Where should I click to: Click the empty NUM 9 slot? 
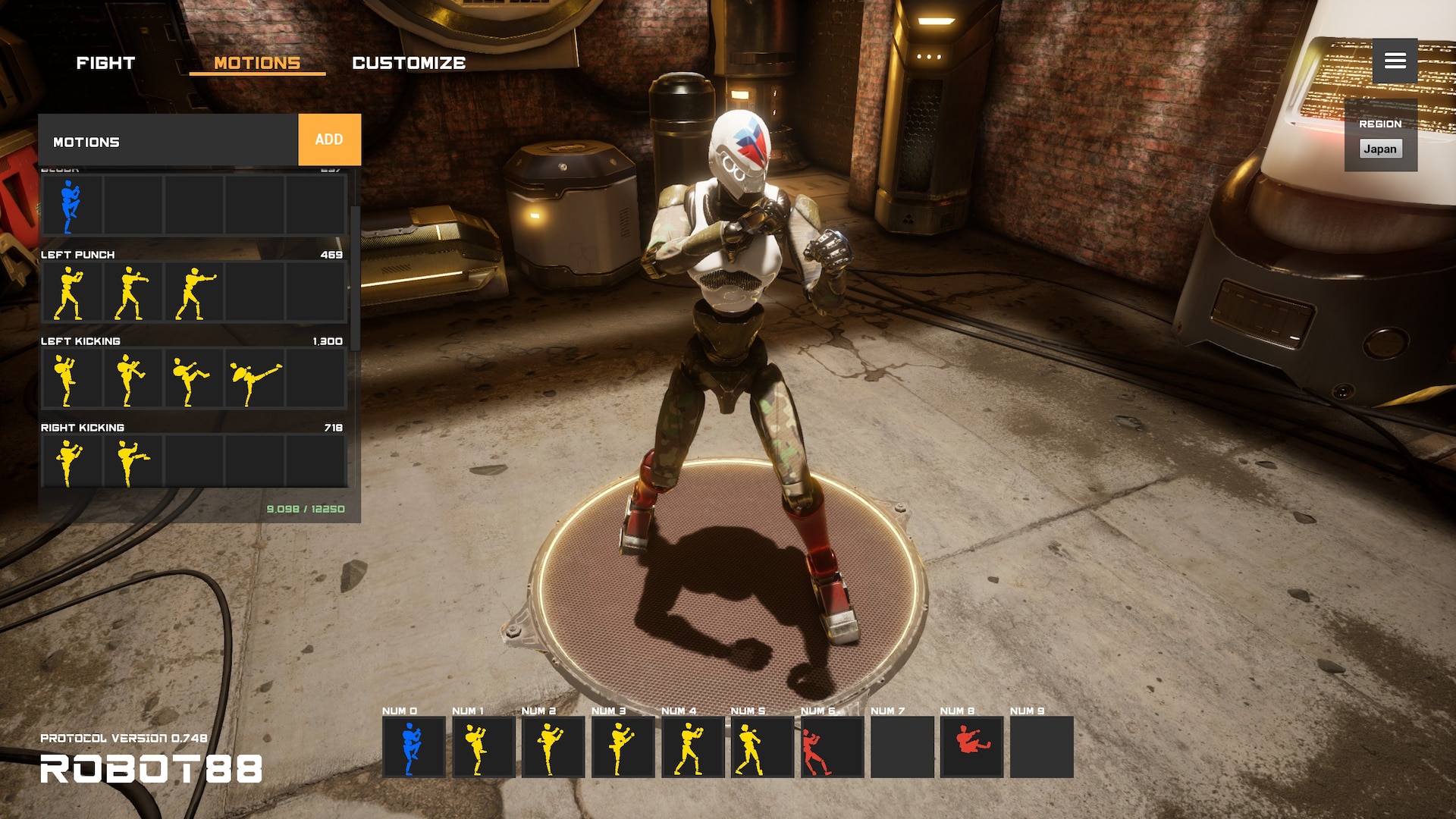click(1041, 747)
